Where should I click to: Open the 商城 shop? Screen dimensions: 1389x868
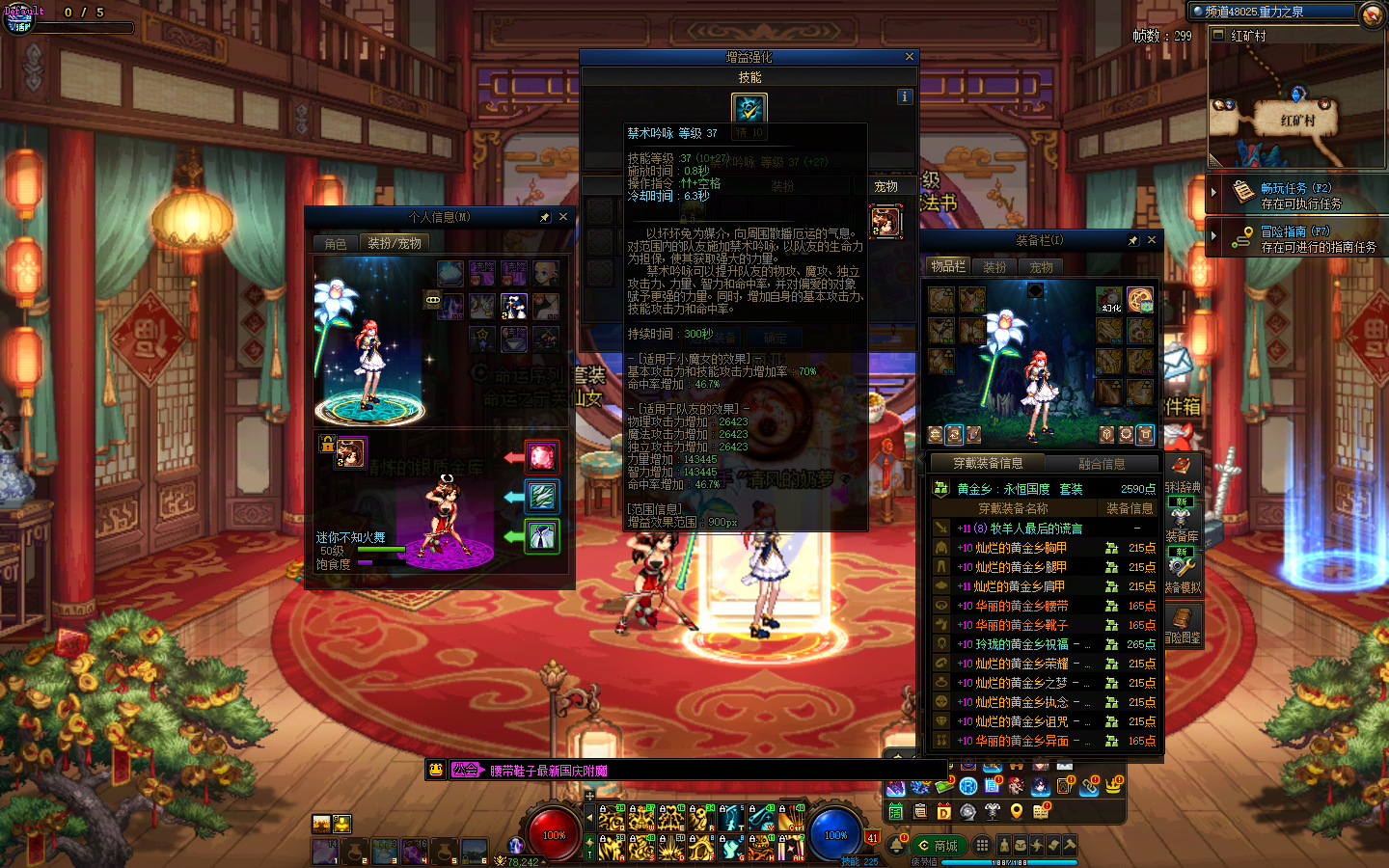[938, 846]
